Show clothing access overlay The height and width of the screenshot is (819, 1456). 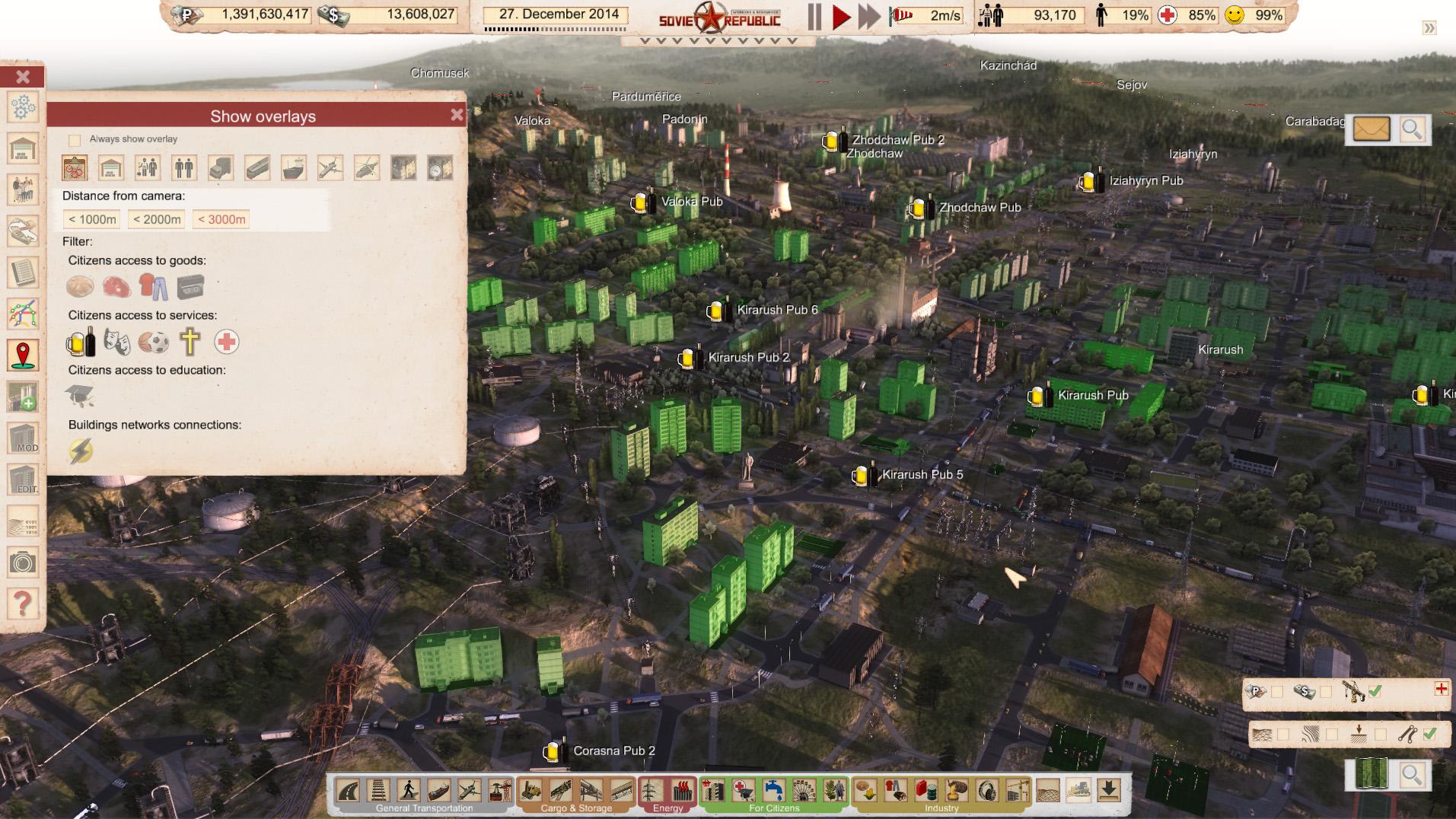pos(153,287)
